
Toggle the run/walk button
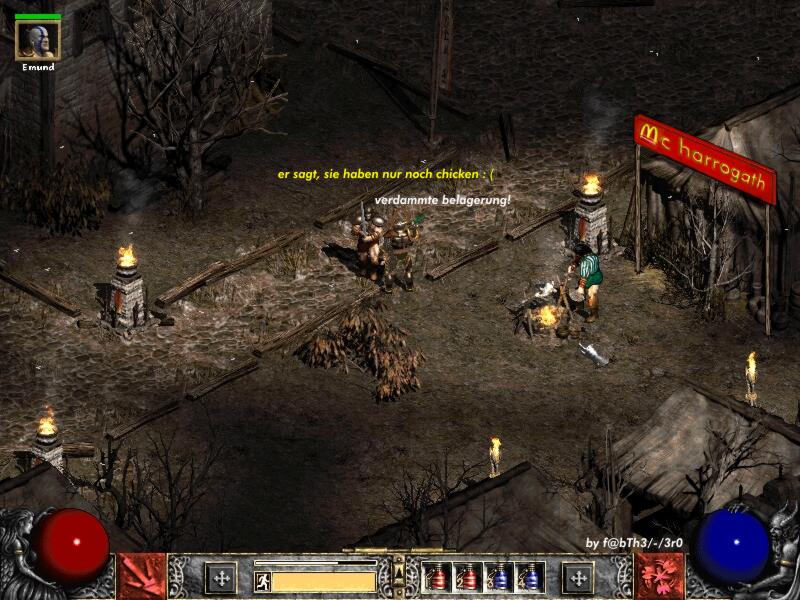tap(263, 581)
